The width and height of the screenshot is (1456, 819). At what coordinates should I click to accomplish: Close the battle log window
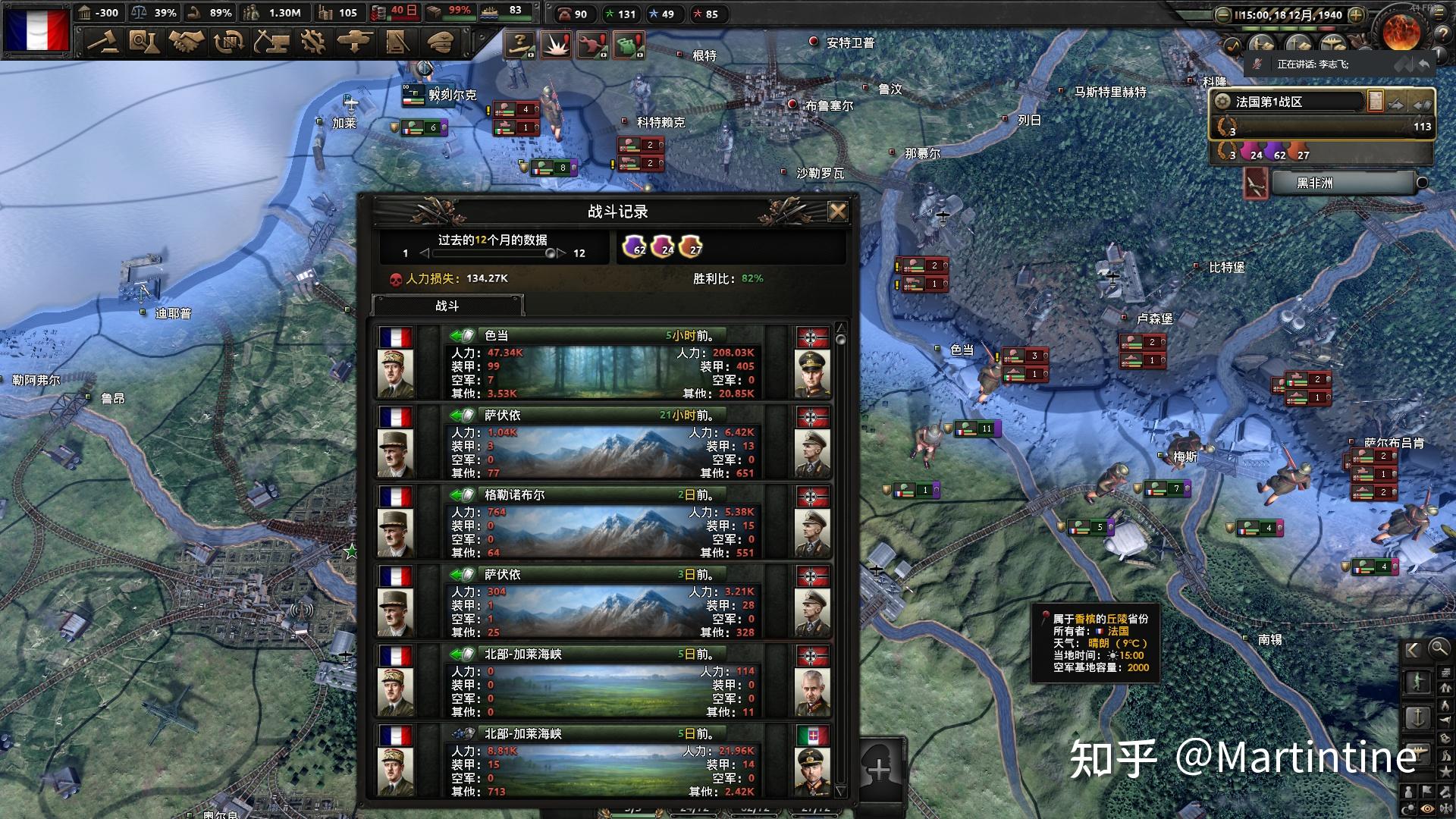click(837, 212)
